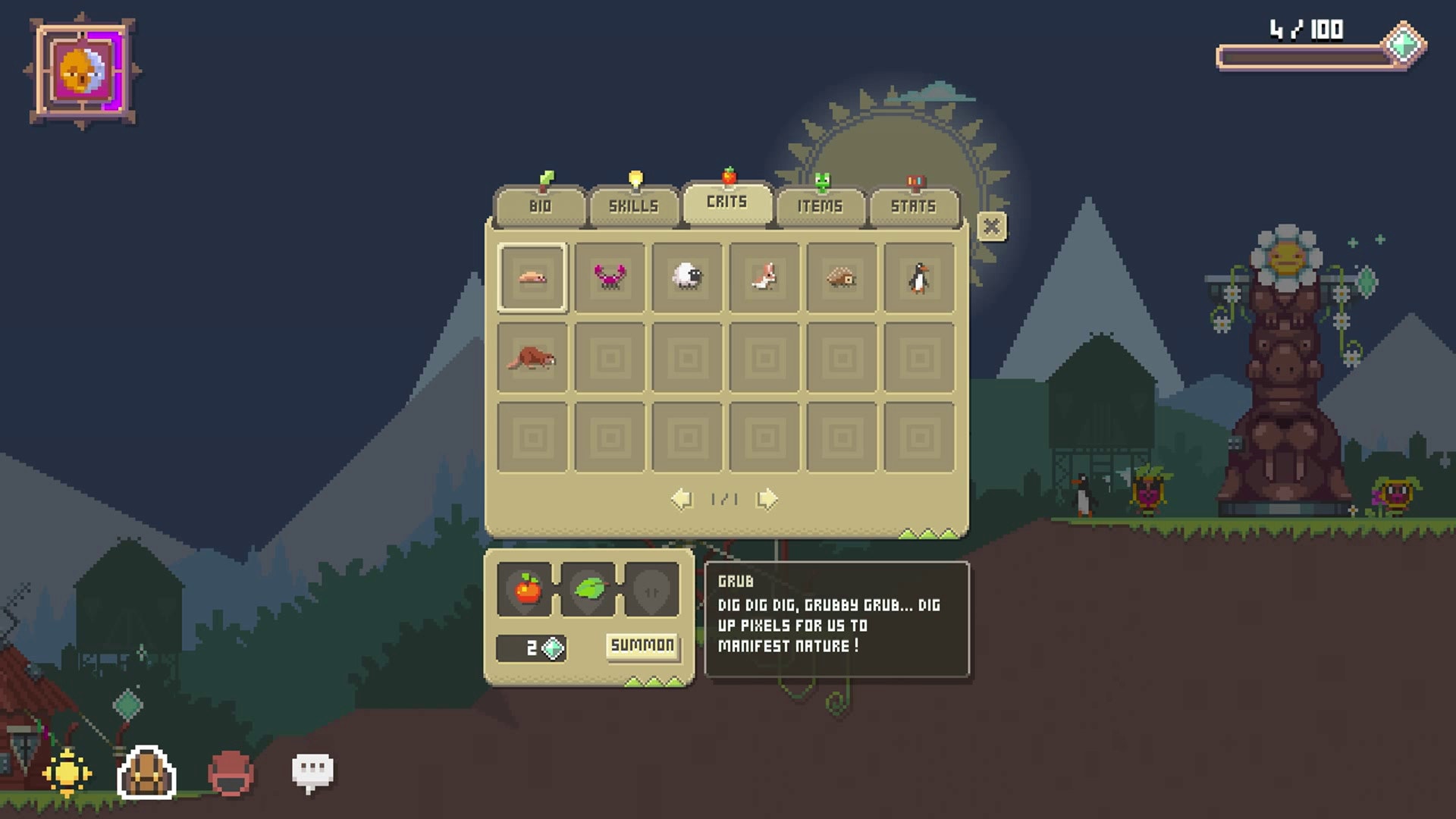This screenshot has width=1456, height=819.
Task: Open the Skills tab
Action: (x=633, y=206)
